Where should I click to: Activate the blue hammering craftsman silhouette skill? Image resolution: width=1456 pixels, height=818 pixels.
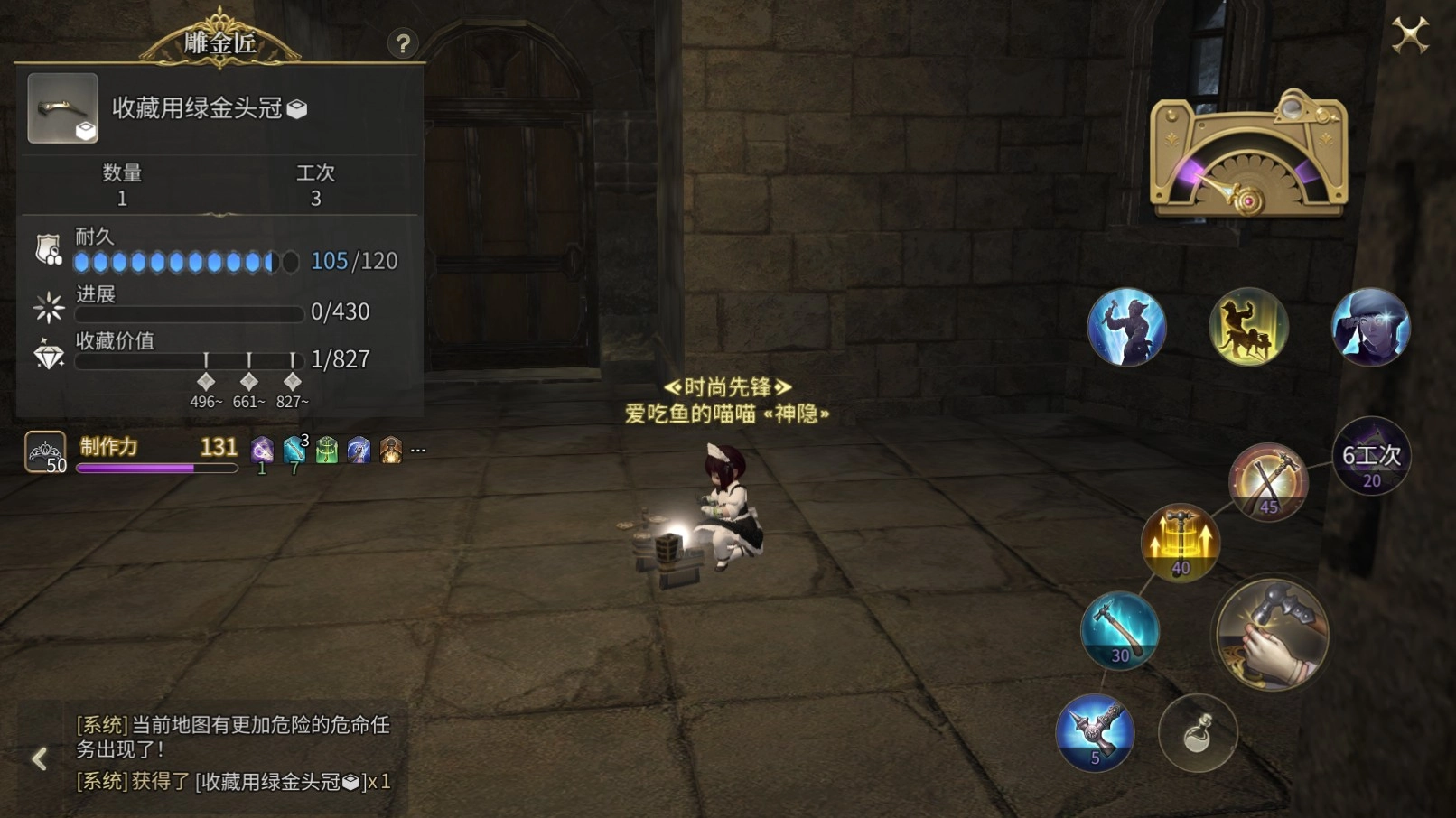[x=1126, y=327]
